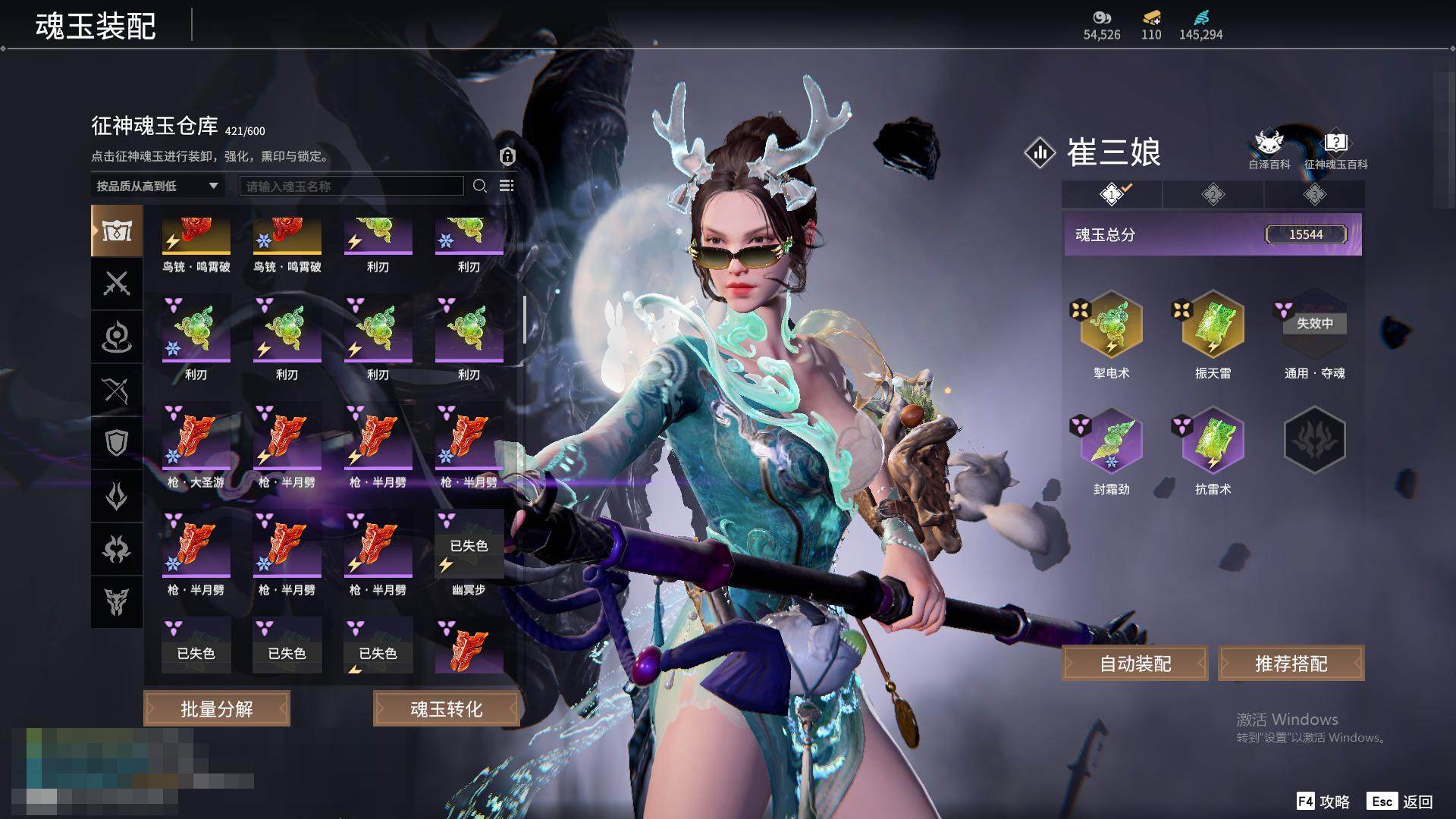Open the quality sort dropdown (按品质从高到低)
This screenshot has width=1456, height=819.
(x=157, y=186)
